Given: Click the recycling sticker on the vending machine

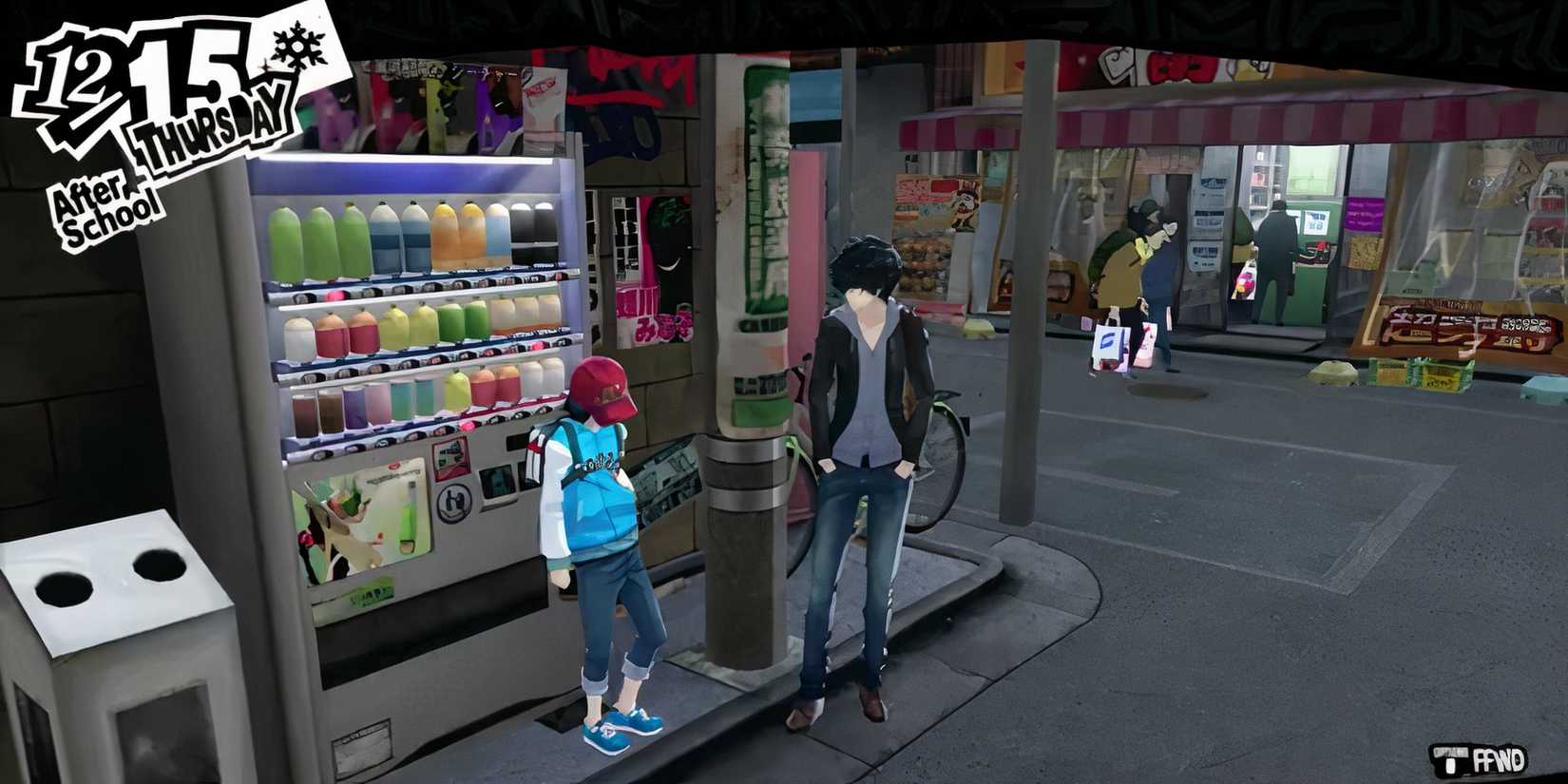Looking at the screenshot, I should [x=454, y=504].
